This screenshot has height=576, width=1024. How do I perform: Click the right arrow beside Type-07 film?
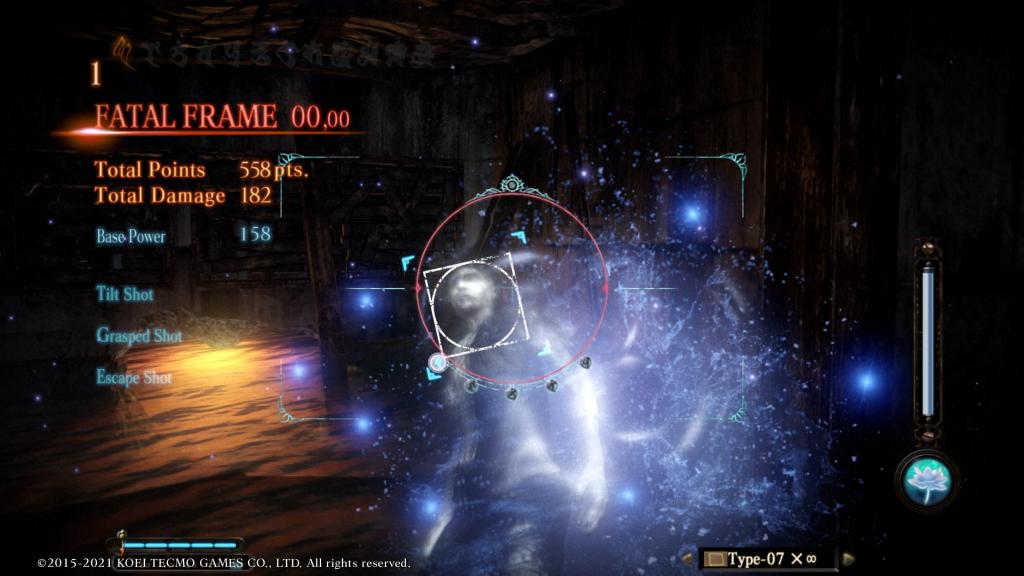coord(850,558)
